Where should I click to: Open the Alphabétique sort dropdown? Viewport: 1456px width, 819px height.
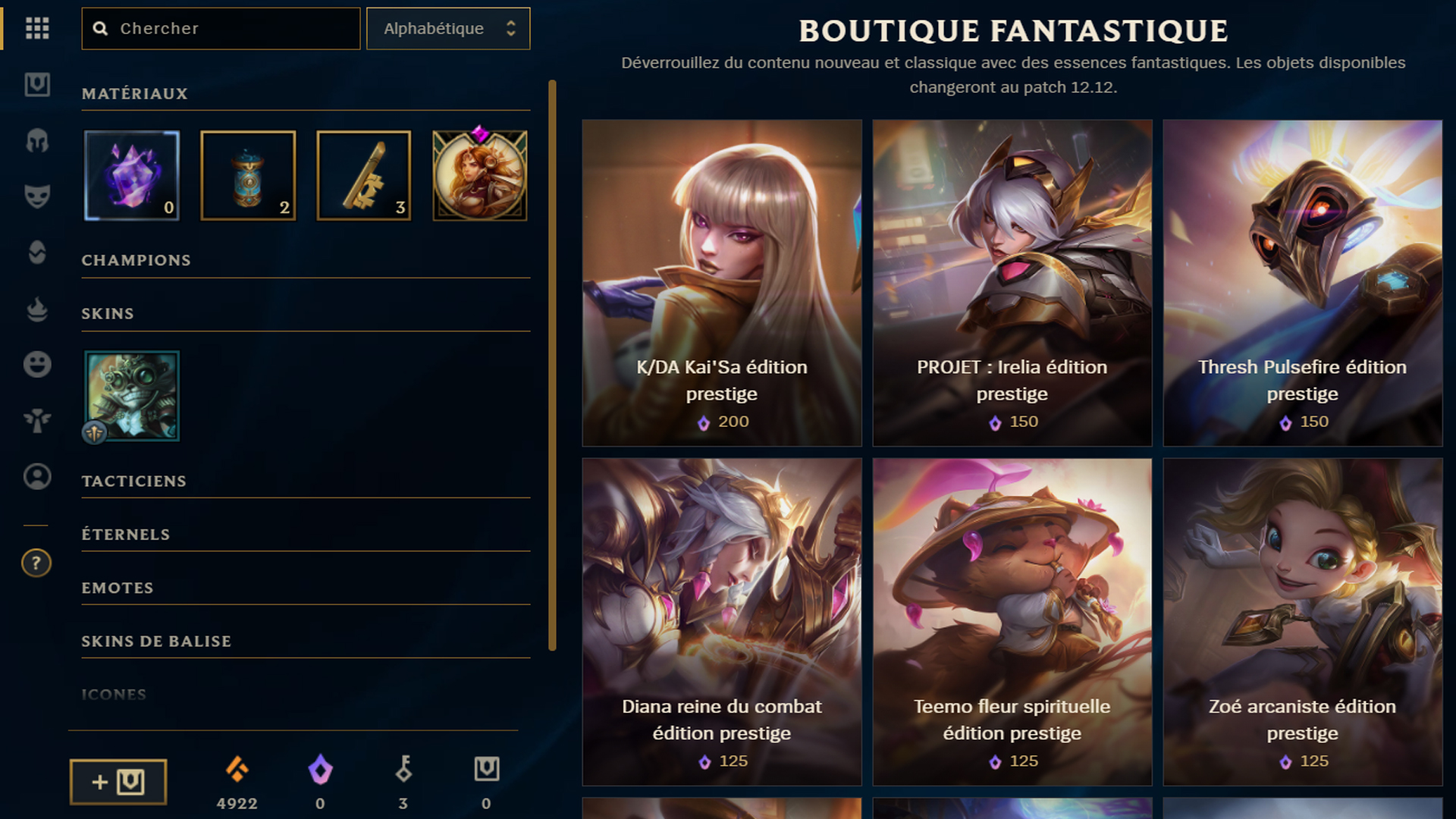[447, 29]
